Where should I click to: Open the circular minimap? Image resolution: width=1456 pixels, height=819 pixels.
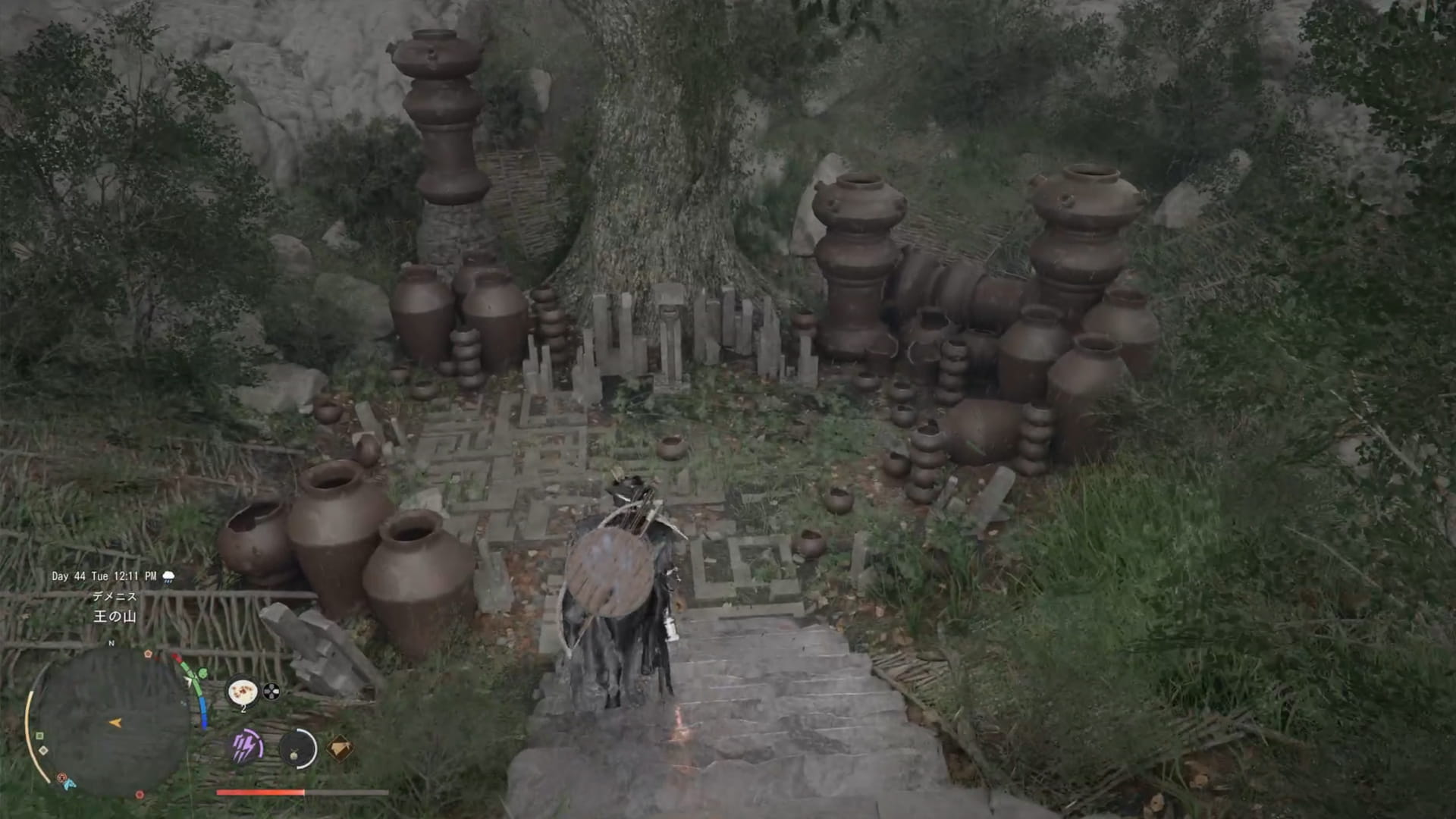[114, 722]
